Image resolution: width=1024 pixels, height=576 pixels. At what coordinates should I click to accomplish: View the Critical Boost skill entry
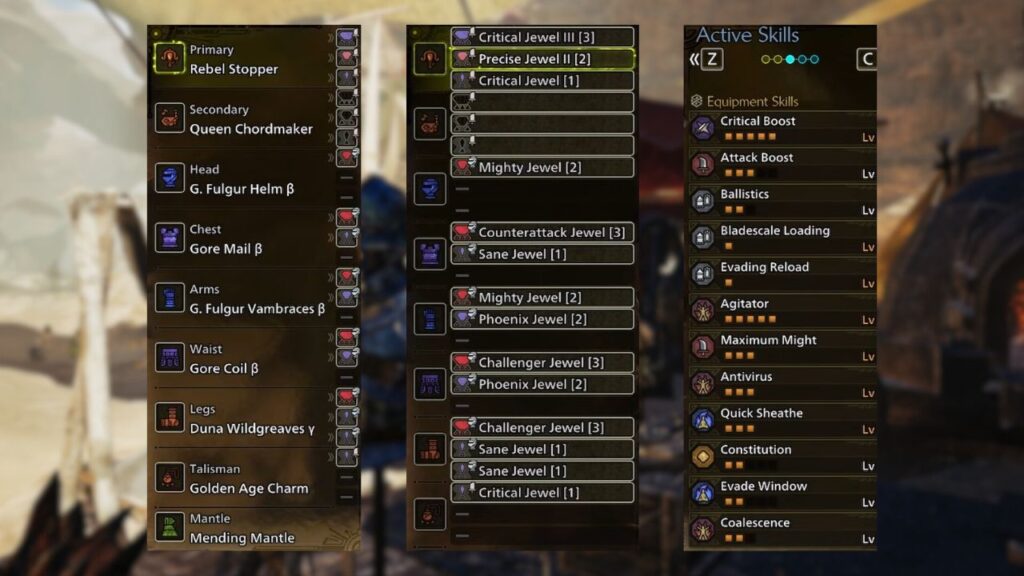tap(782, 128)
